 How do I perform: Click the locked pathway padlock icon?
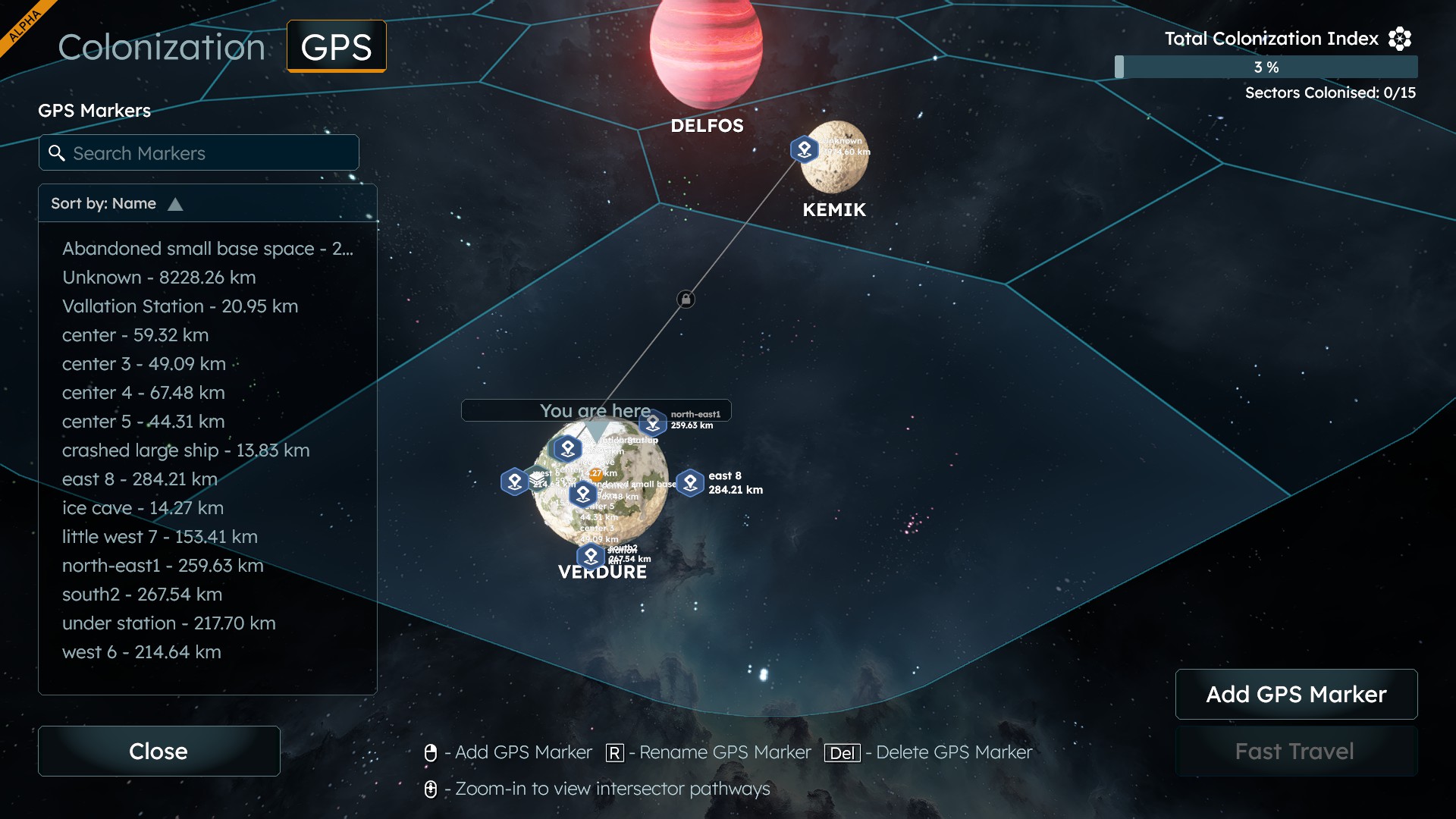686,300
